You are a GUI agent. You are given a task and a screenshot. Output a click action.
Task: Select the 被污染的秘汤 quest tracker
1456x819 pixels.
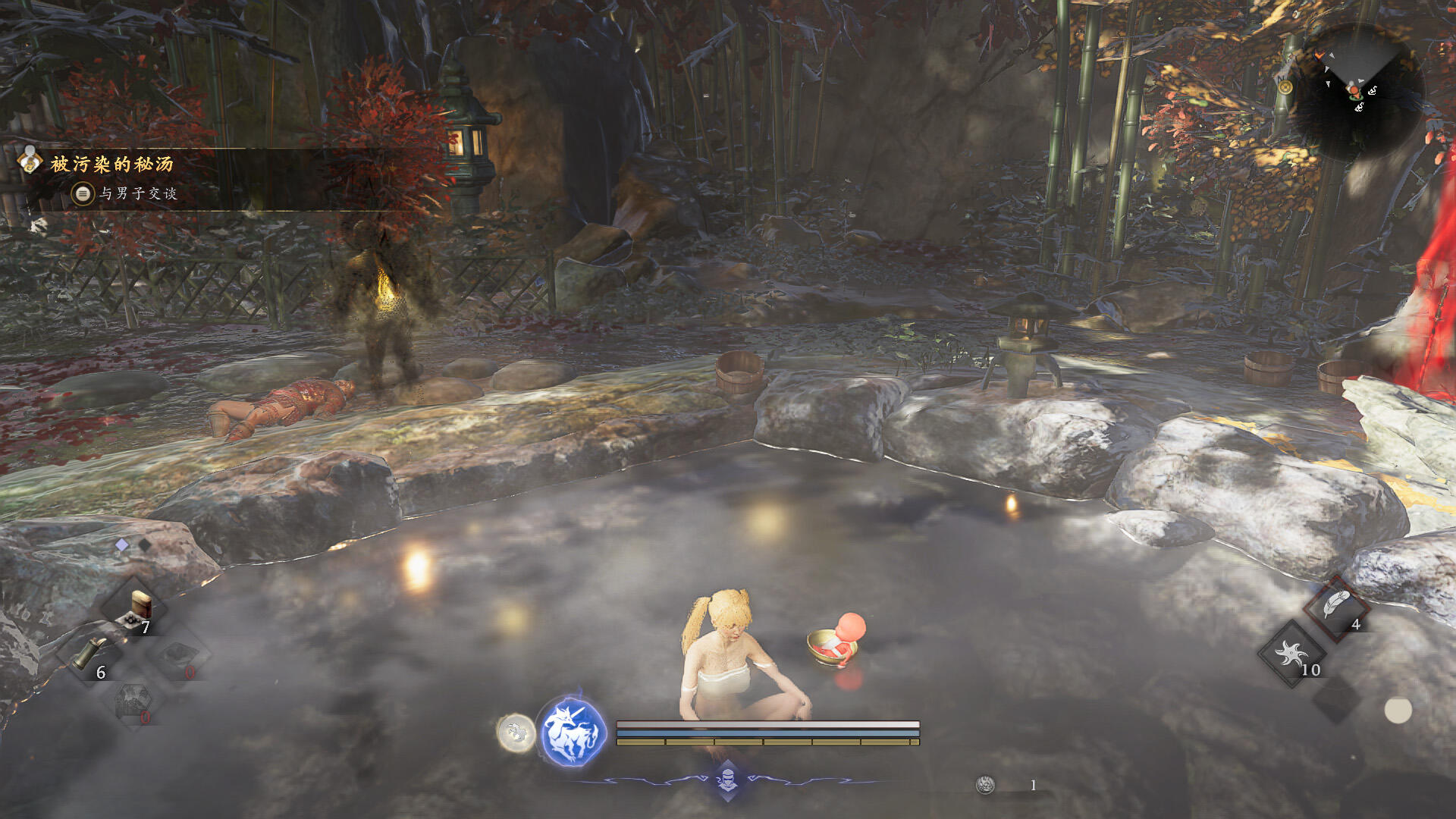tap(111, 164)
